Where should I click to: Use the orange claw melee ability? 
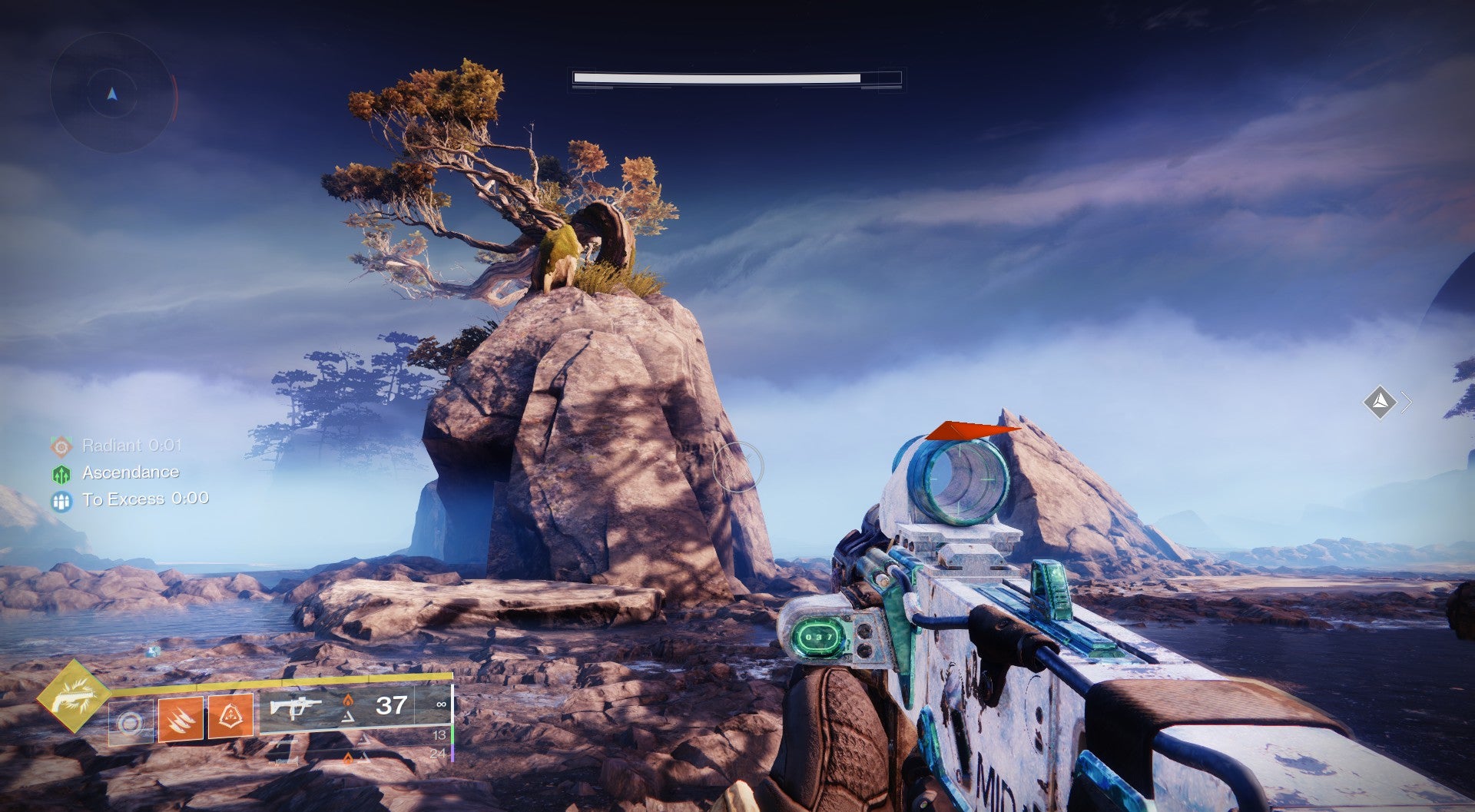pos(181,718)
